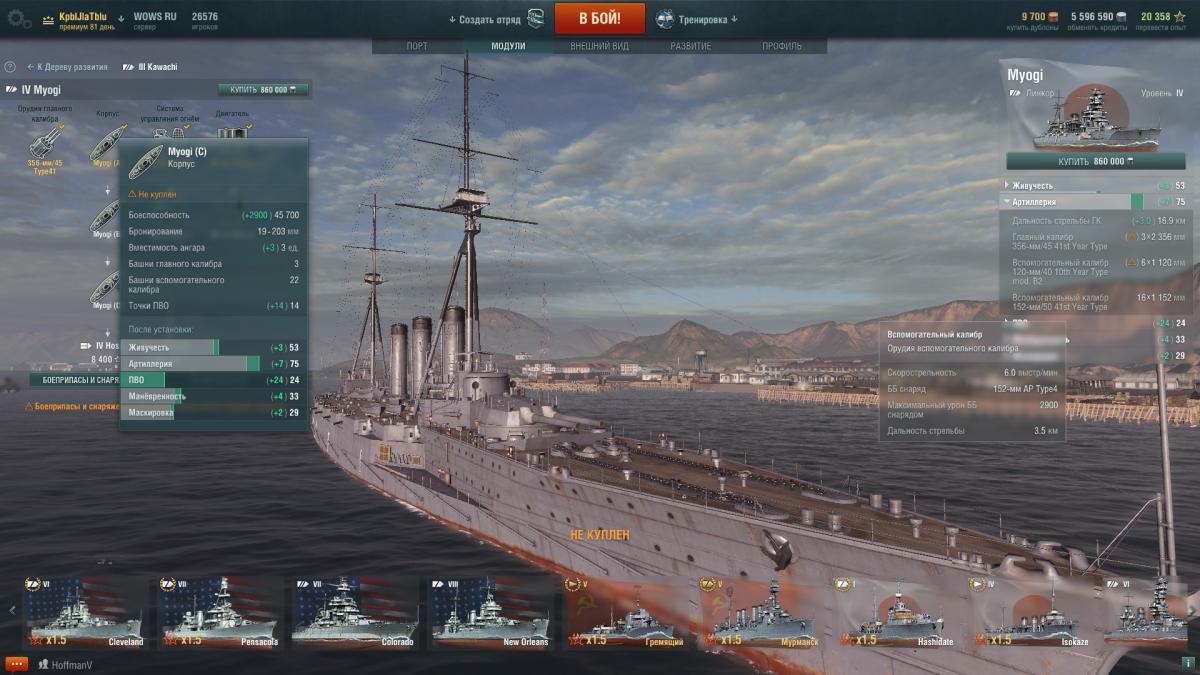1200x675 pixels.
Task: Open the РАЗВИТИЕ tab
Action: click(x=691, y=46)
